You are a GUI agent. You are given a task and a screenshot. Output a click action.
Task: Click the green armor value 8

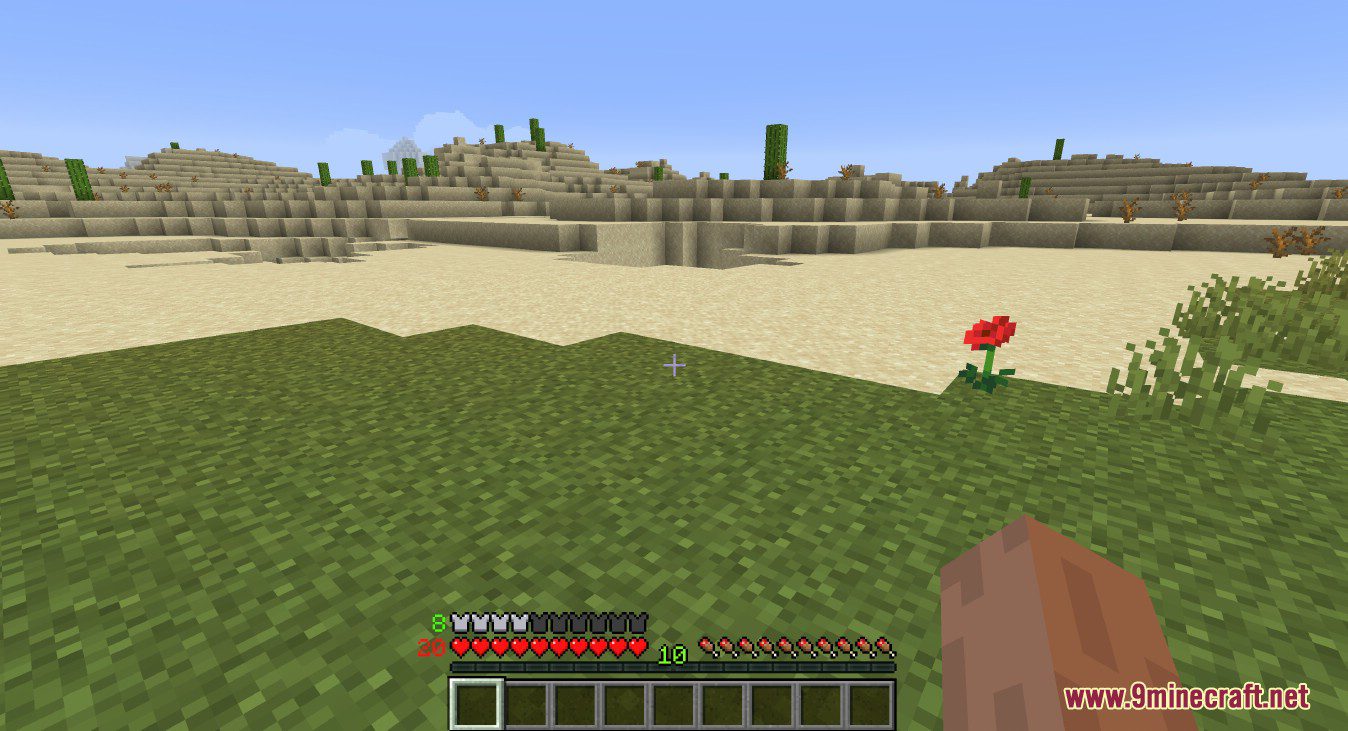(x=436, y=623)
